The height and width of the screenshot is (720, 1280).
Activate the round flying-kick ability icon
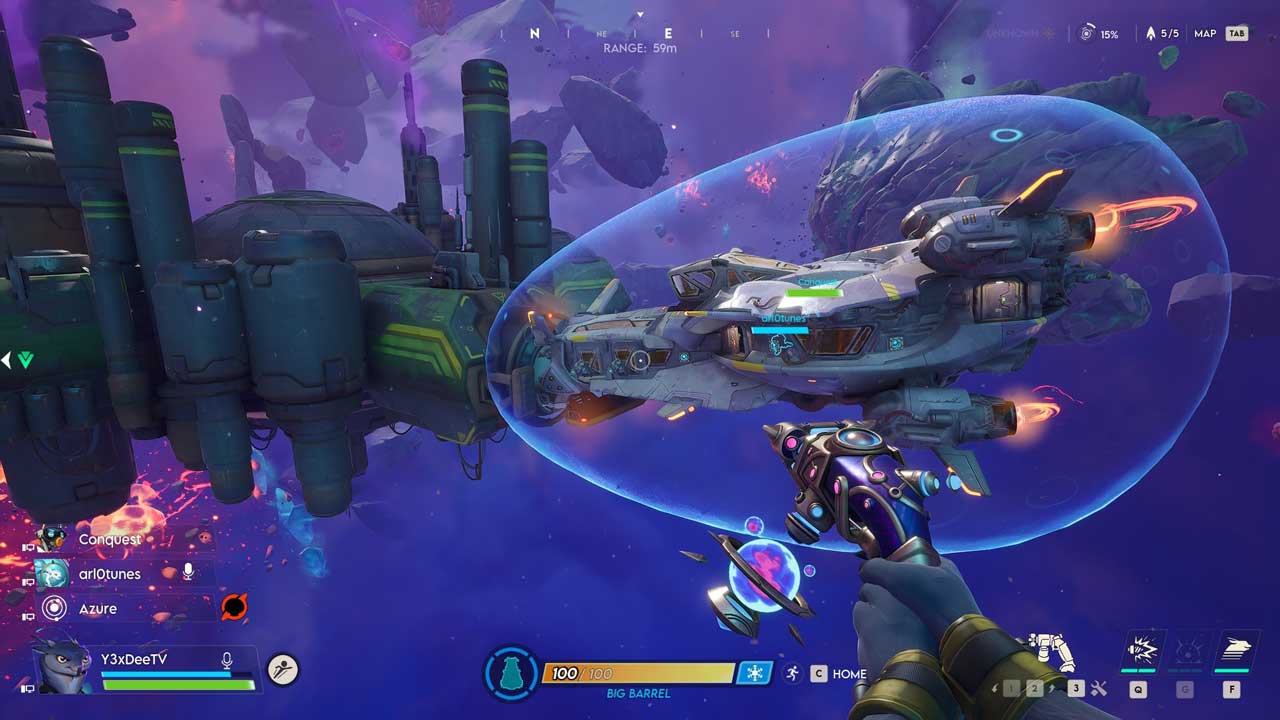click(283, 669)
